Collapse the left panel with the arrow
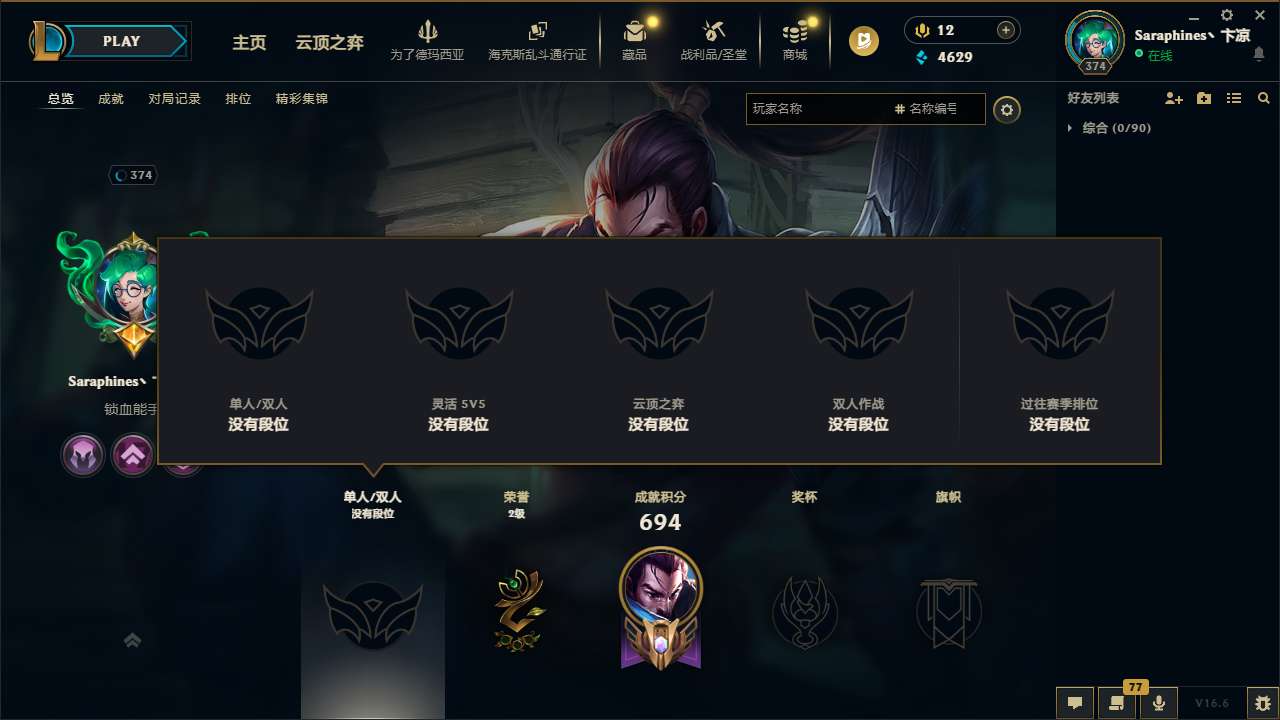Viewport: 1280px width, 720px height. pyautogui.click(x=132, y=639)
